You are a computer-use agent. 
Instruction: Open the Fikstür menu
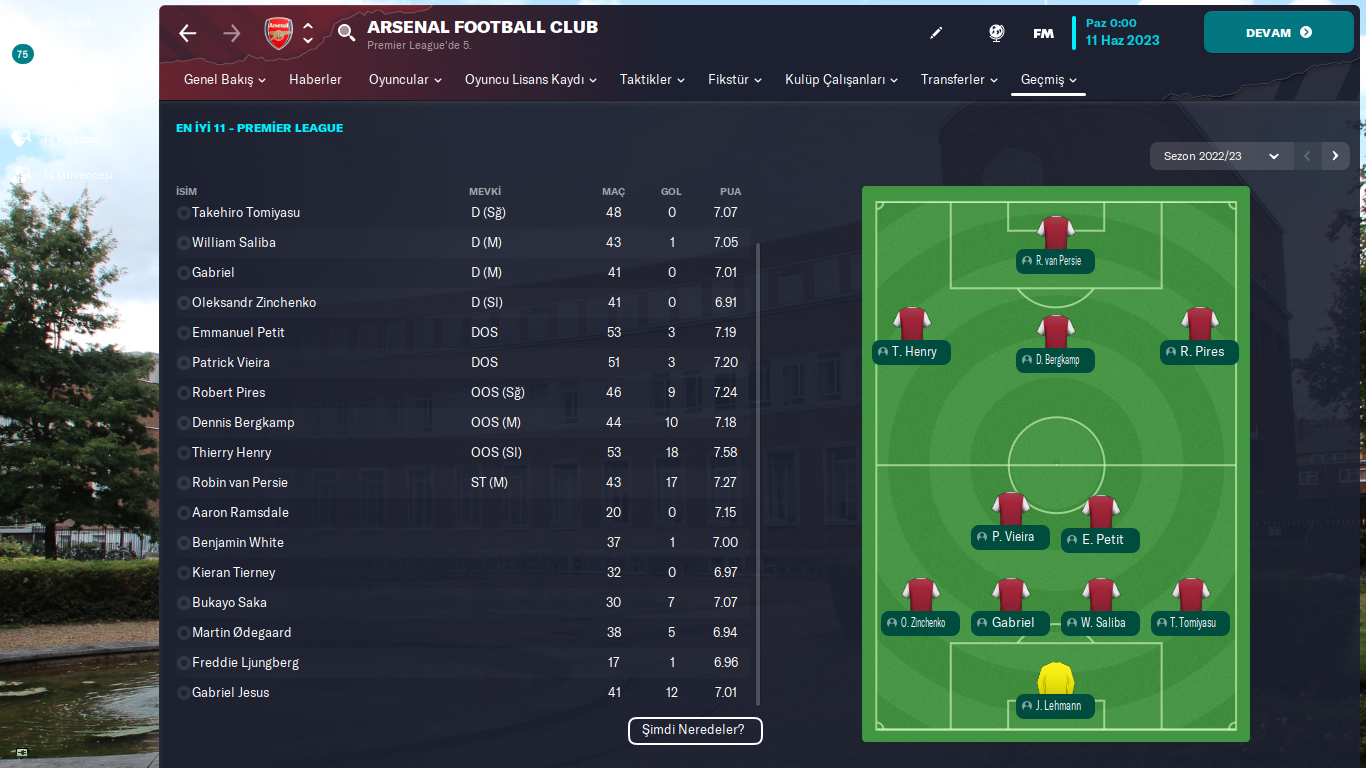[x=735, y=80]
